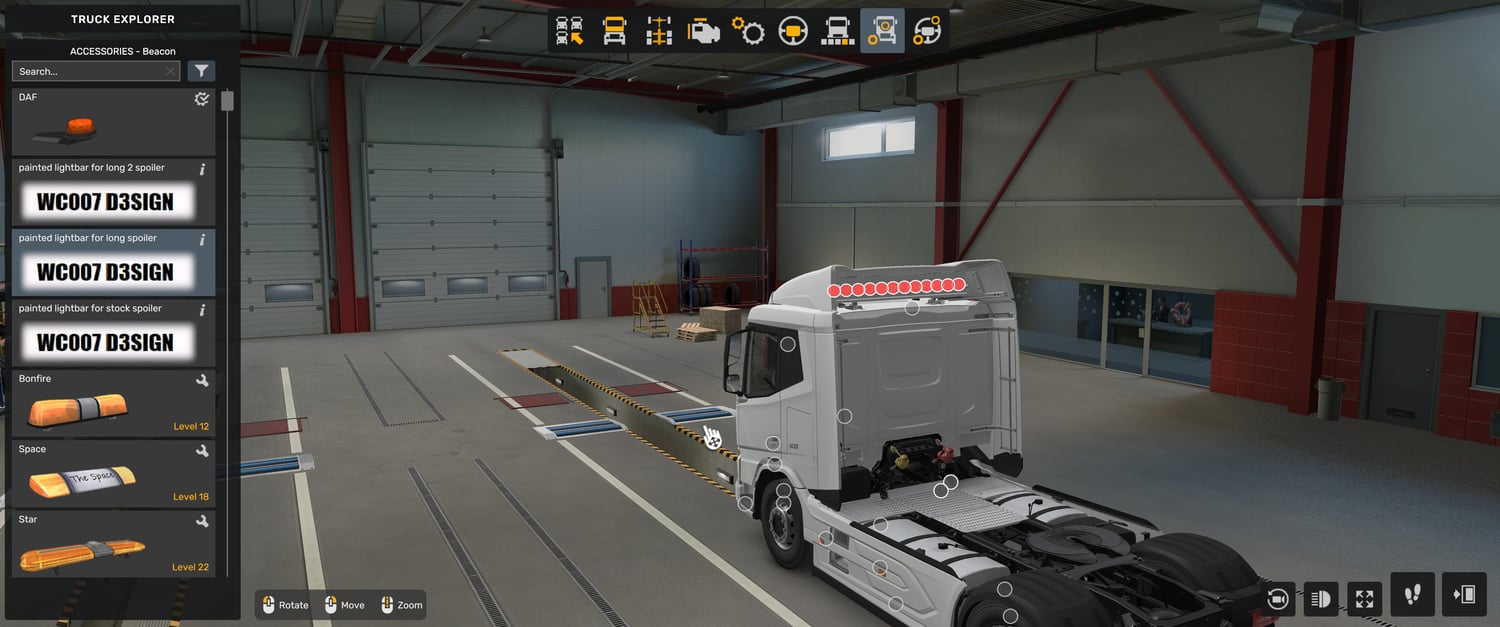This screenshot has height=627, width=1500.
Task: Select painted lightbar for long spoiler
Action: 113,262
